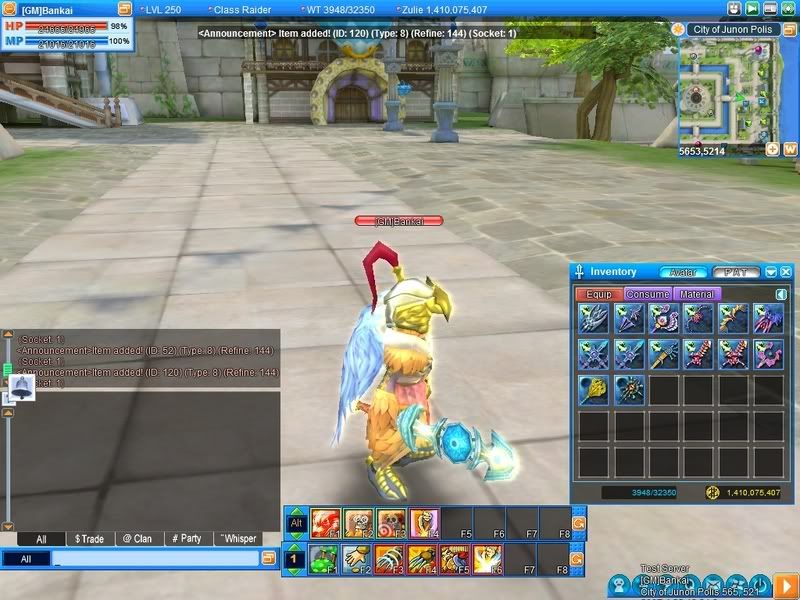The height and width of the screenshot is (600, 800).
Task: Open the Material inventory tab
Action: coord(696,294)
